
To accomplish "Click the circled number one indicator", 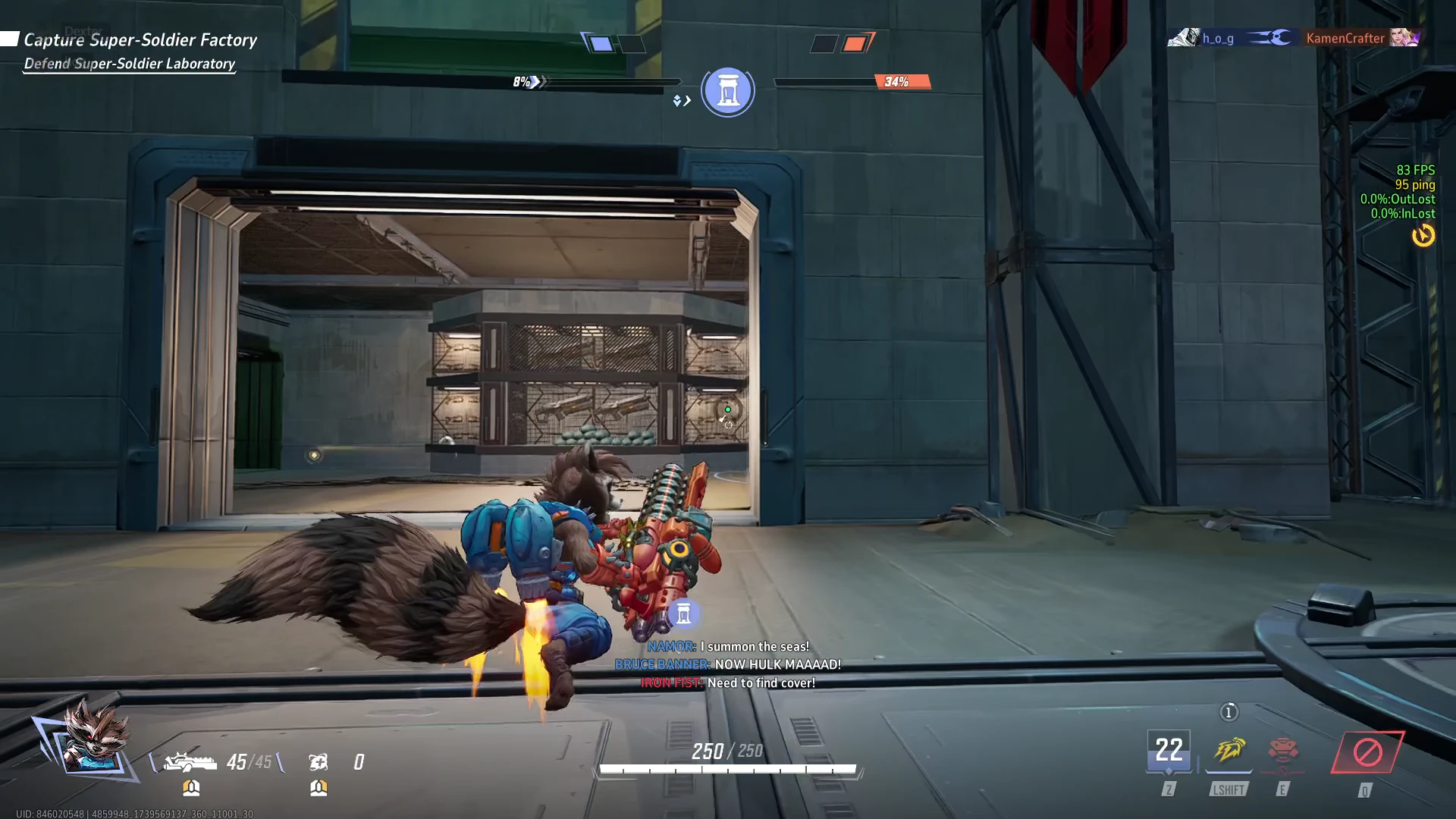I will point(1228,712).
